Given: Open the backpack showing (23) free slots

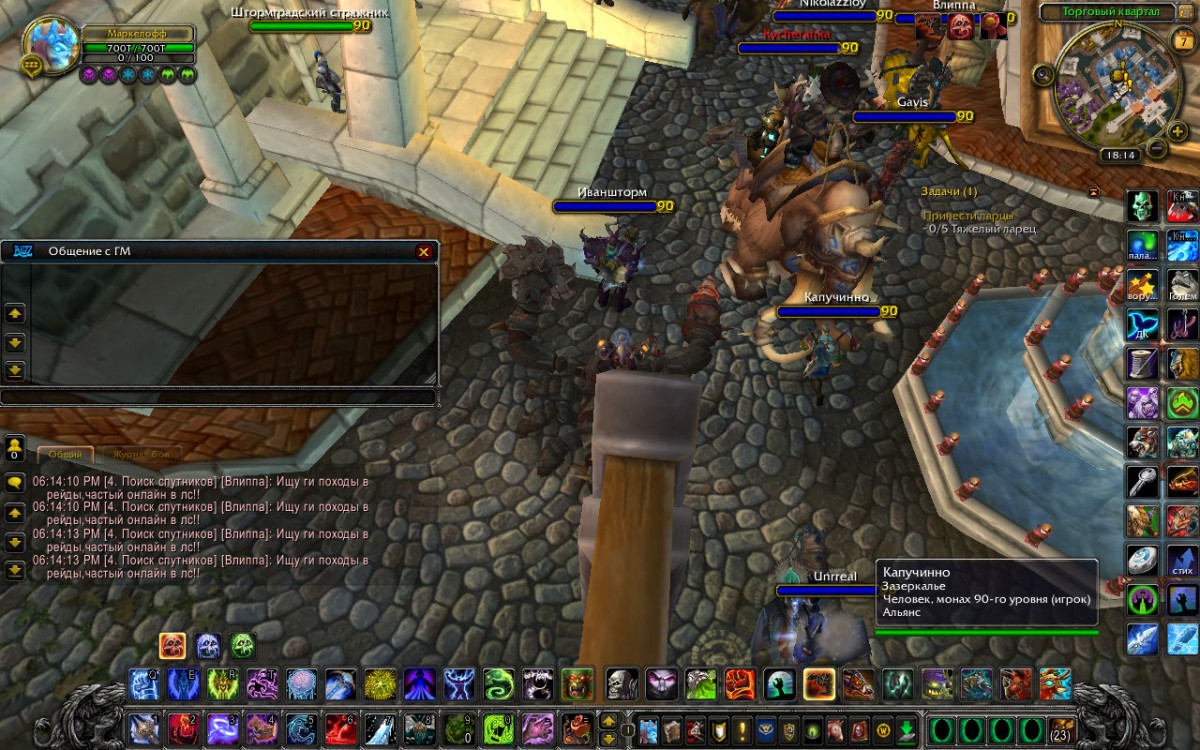Looking at the screenshot, I should pos(1061,728).
